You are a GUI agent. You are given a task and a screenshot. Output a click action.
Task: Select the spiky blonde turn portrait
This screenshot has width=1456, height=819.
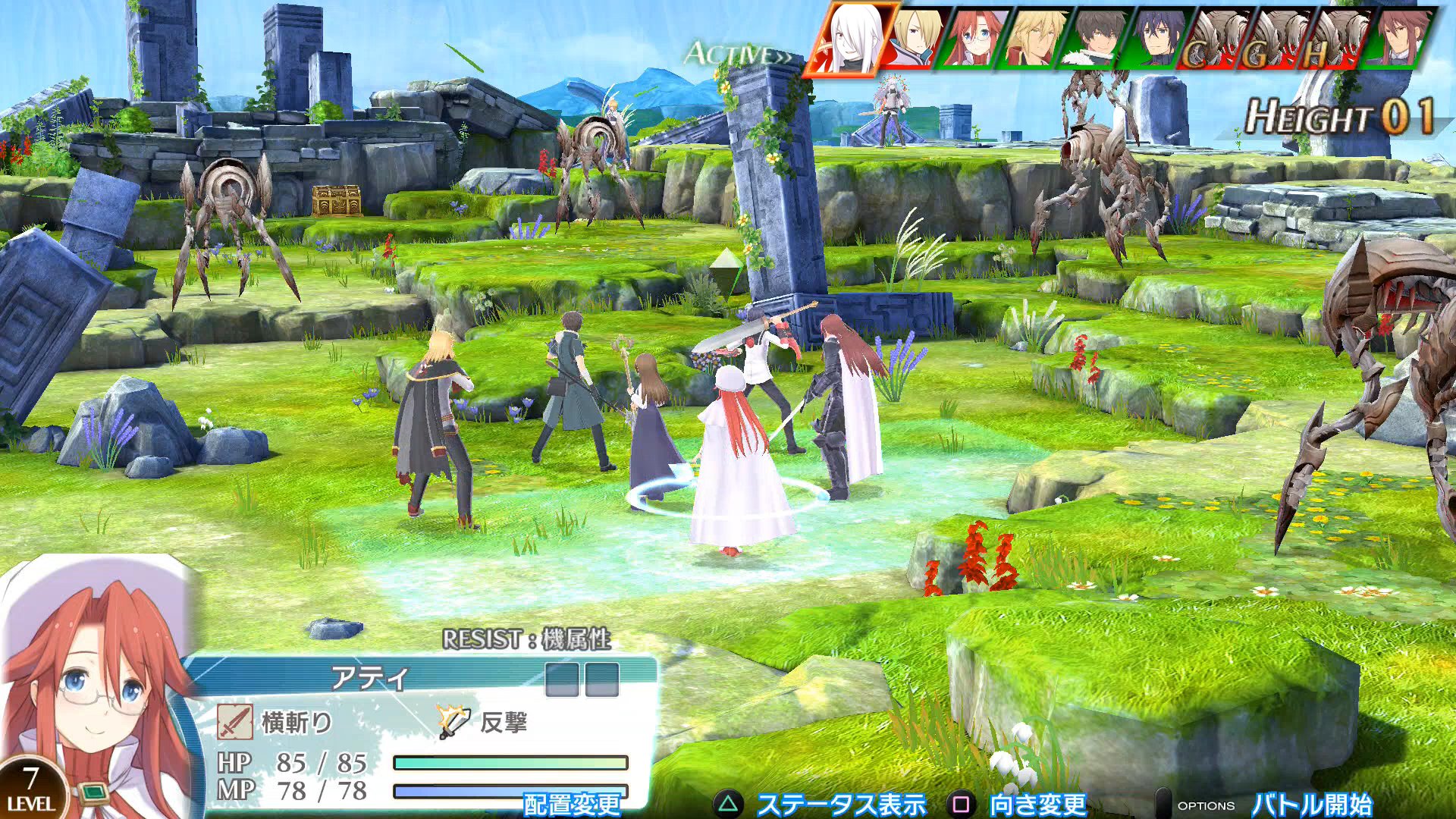coord(1035,38)
